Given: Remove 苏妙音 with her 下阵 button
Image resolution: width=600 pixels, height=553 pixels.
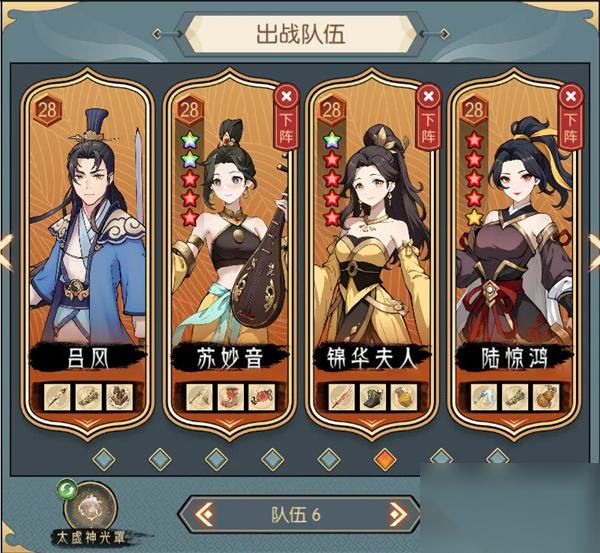Looking at the screenshot, I should tap(288, 115).
